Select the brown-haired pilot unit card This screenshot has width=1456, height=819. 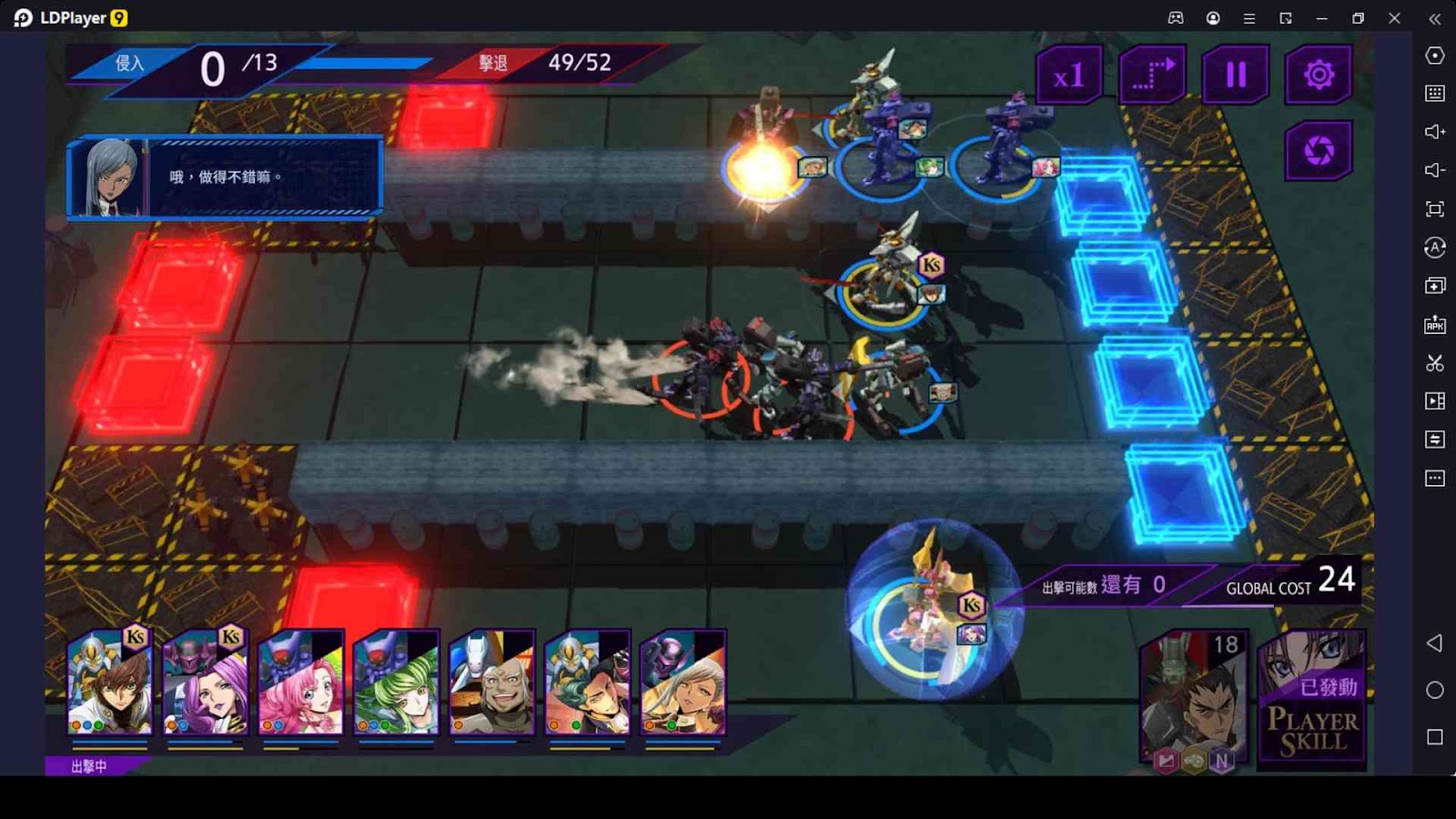[x=110, y=682]
